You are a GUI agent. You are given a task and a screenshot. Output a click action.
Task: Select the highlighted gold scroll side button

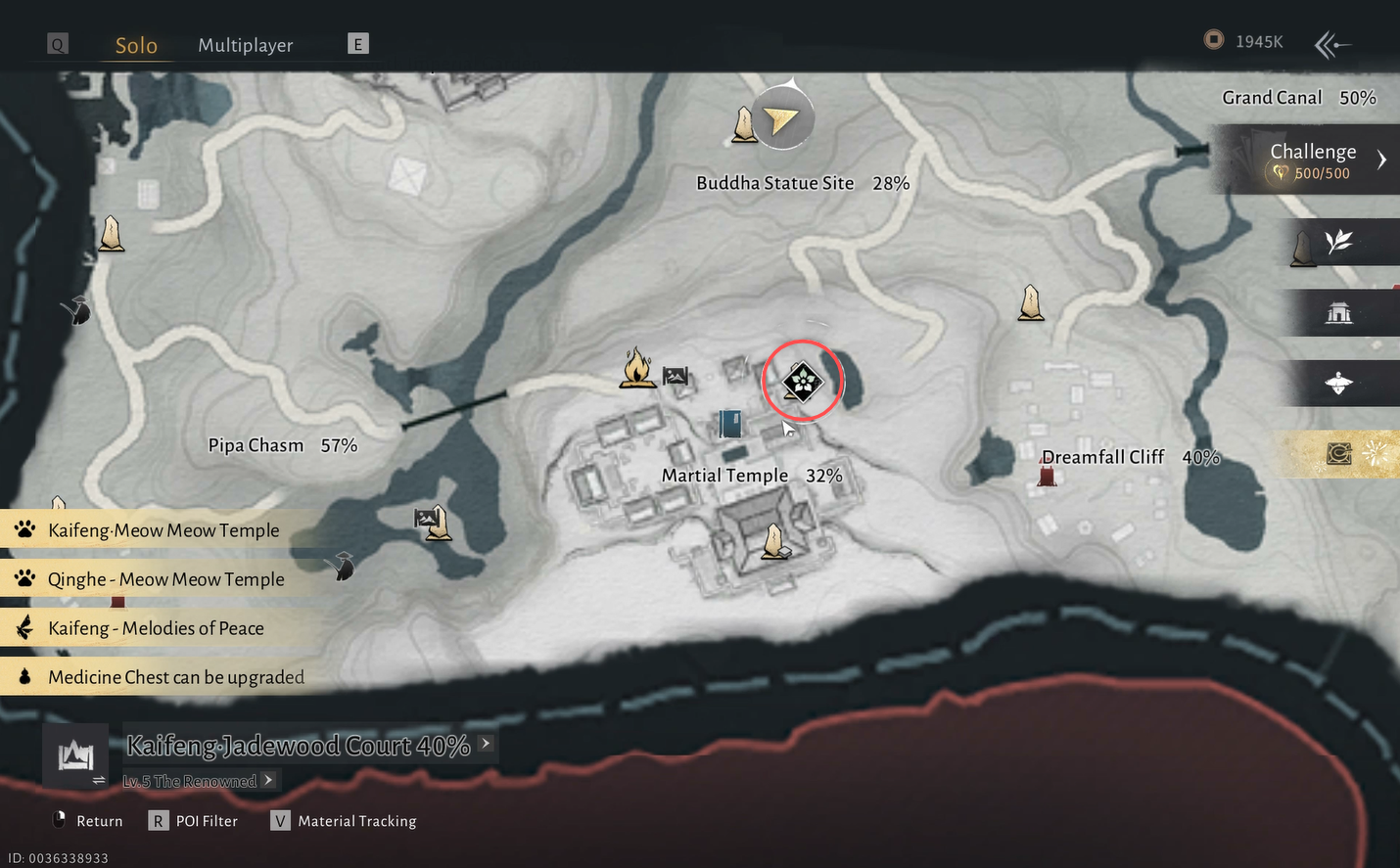[x=1338, y=454]
